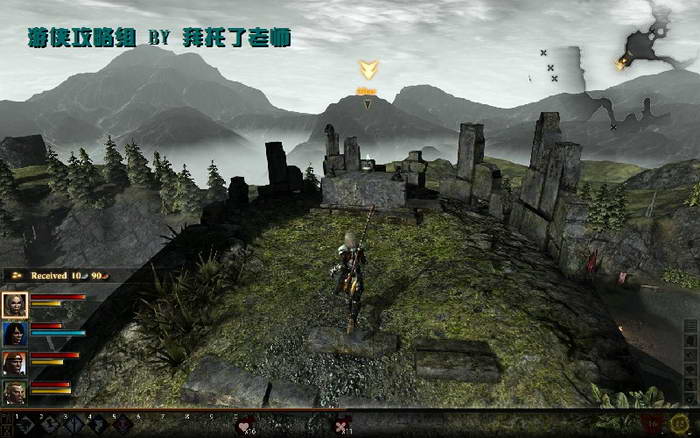Viewport: 700px width, 438px height.
Task: Select the blonde Hawke party portrait
Action: pos(15,304)
